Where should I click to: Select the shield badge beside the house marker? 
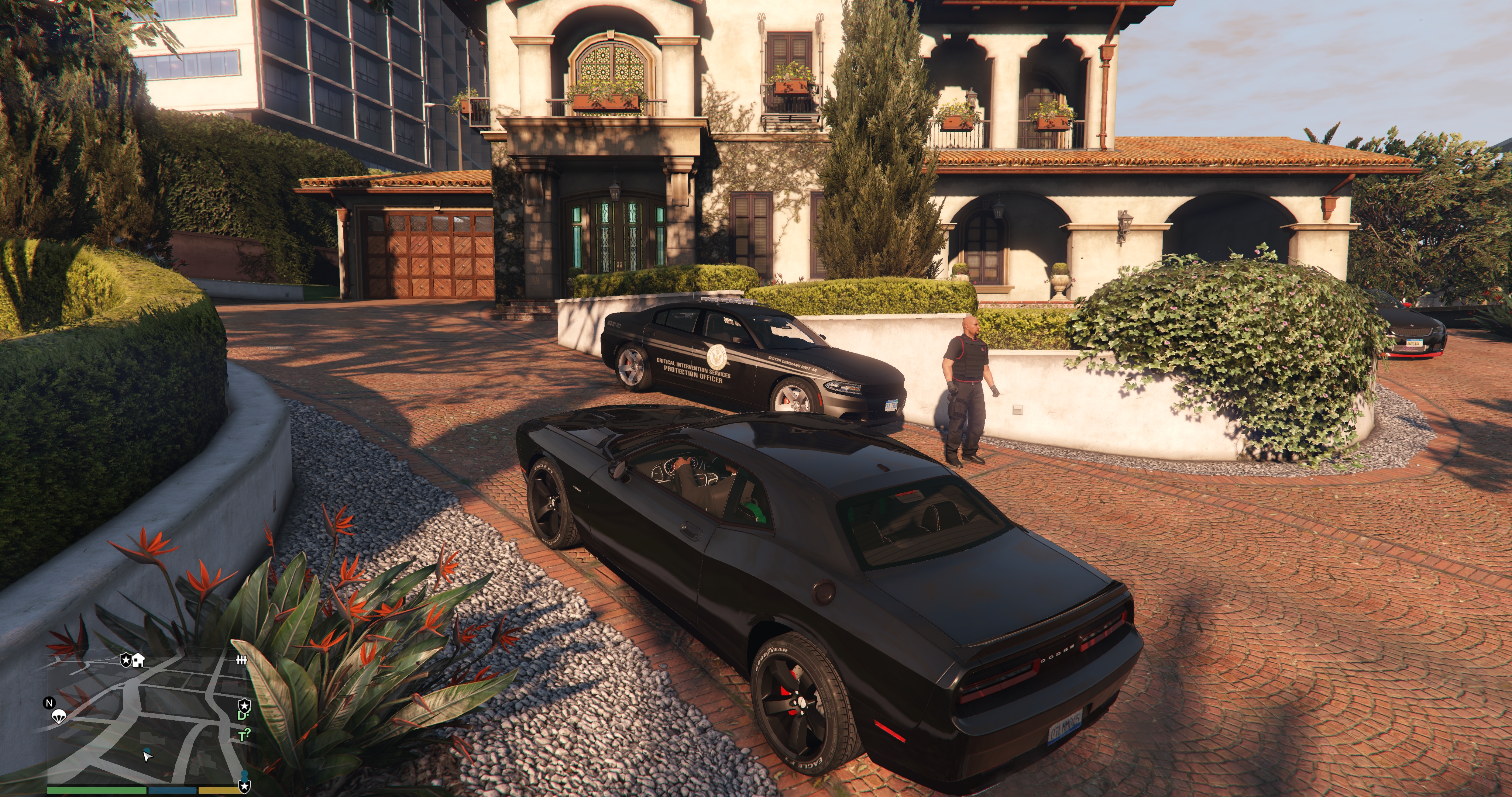tap(126, 660)
